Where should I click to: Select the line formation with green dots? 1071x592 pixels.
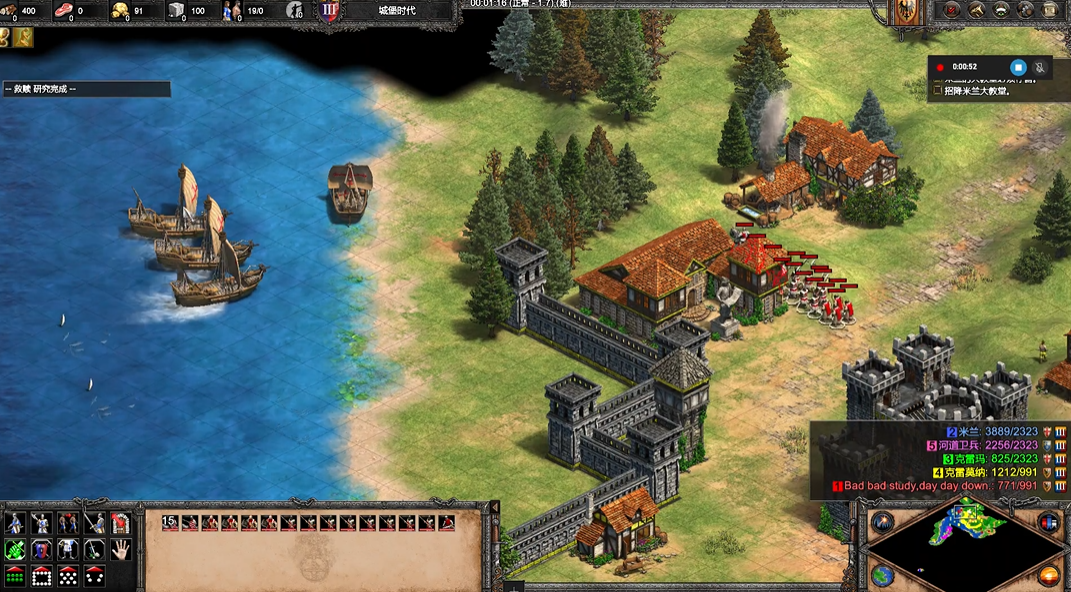click(15, 576)
